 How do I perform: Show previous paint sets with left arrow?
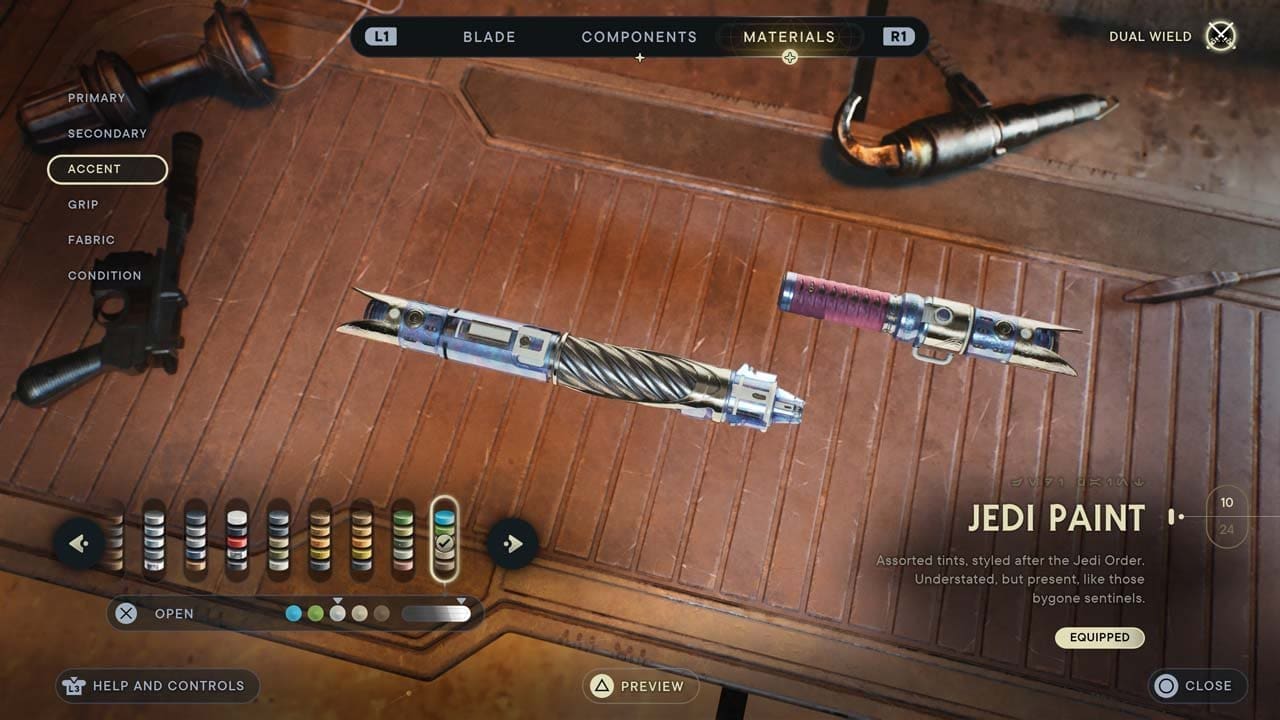(x=79, y=544)
